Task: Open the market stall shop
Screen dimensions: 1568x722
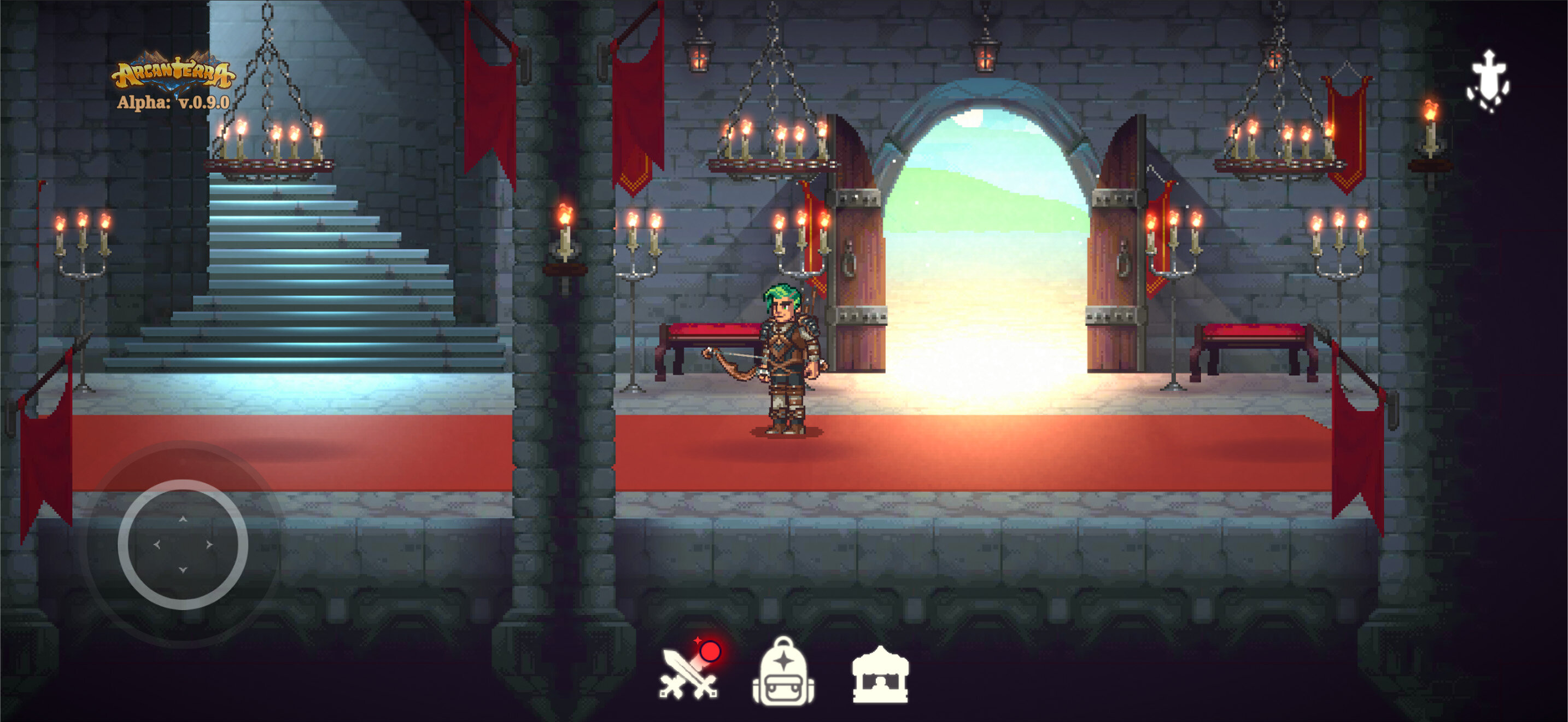Action: (880, 675)
